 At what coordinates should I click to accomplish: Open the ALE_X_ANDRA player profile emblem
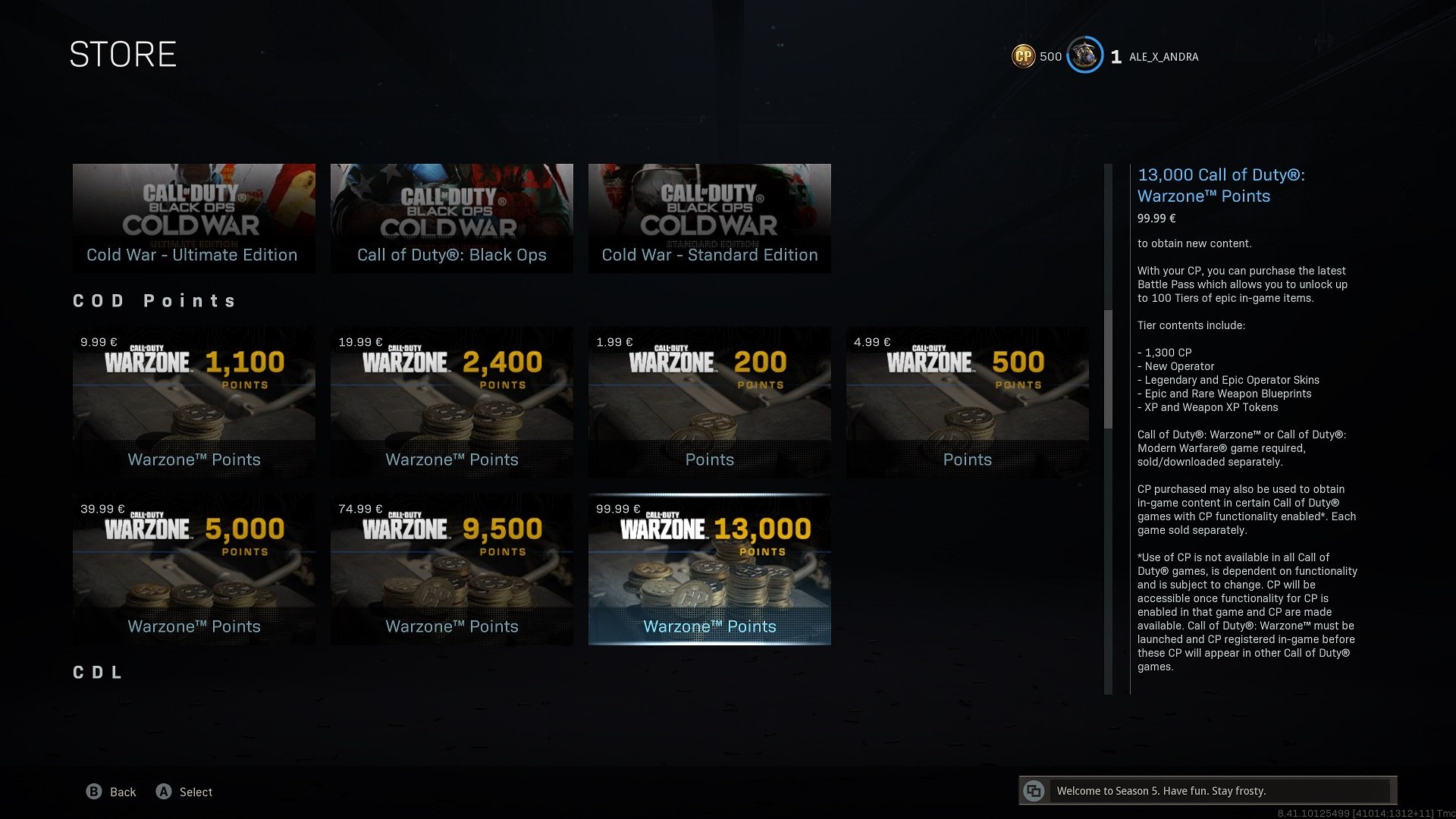(1084, 56)
